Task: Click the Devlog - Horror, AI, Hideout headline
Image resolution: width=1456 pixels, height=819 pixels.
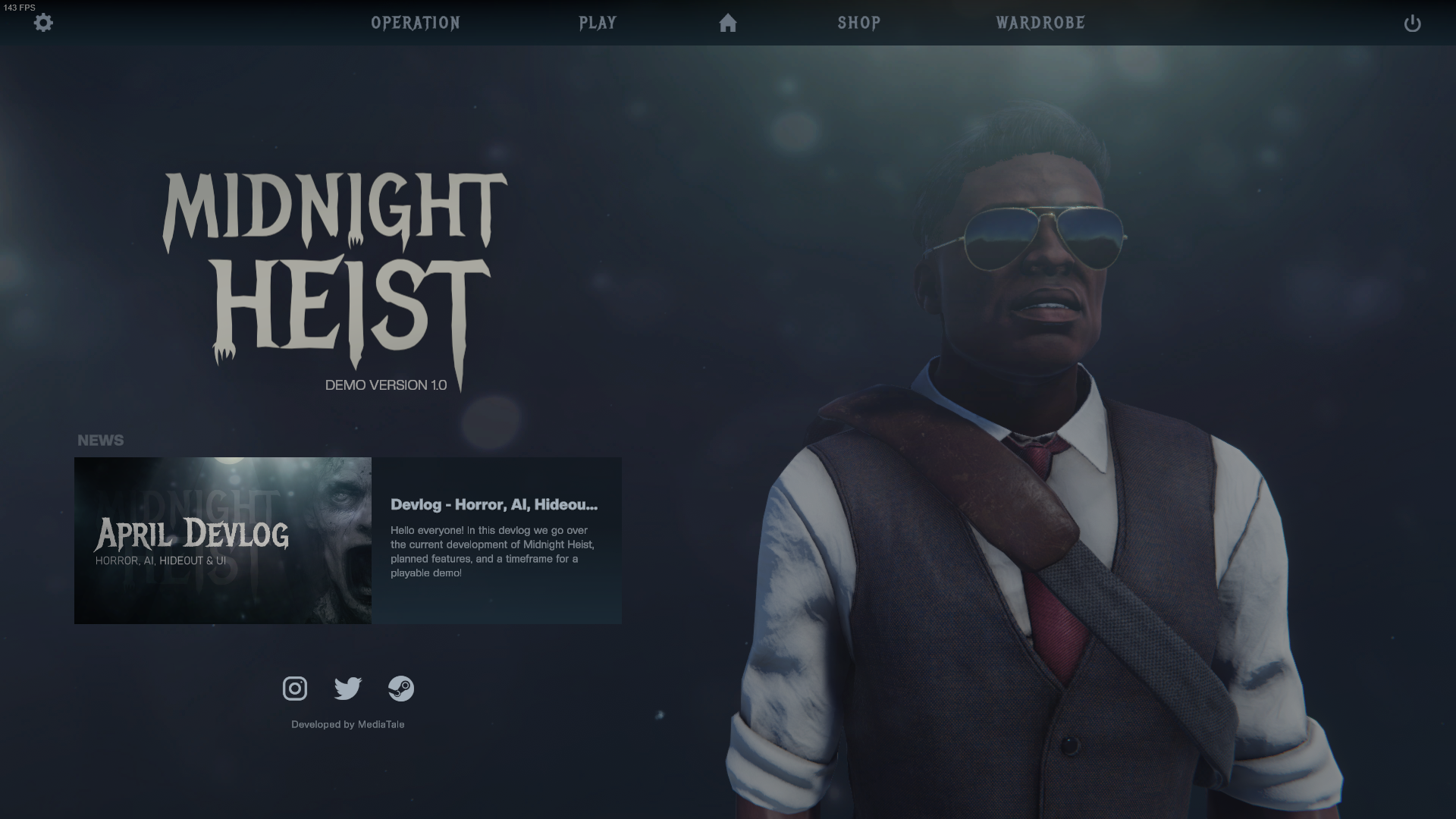Action: pyautogui.click(x=494, y=503)
